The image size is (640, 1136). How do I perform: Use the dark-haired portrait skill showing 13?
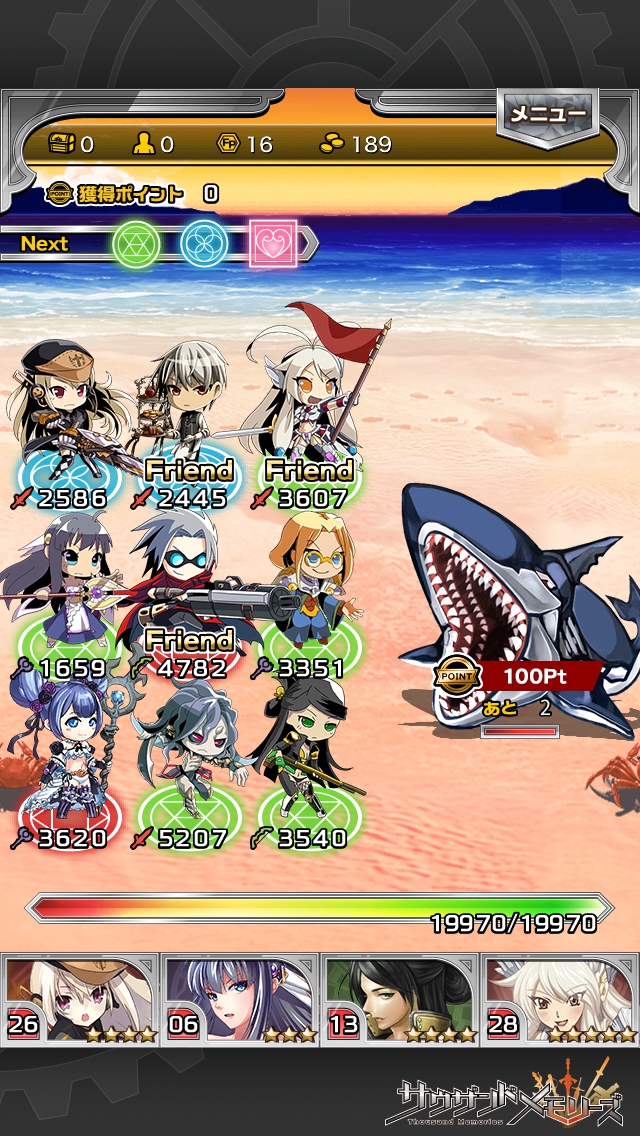[400, 998]
